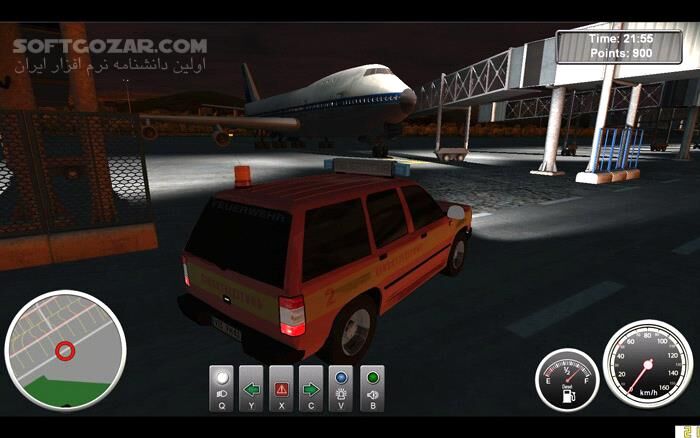The width and height of the screenshot is (700, 438).
Task: Toggle the siren horn button
Action: [372, 388]
